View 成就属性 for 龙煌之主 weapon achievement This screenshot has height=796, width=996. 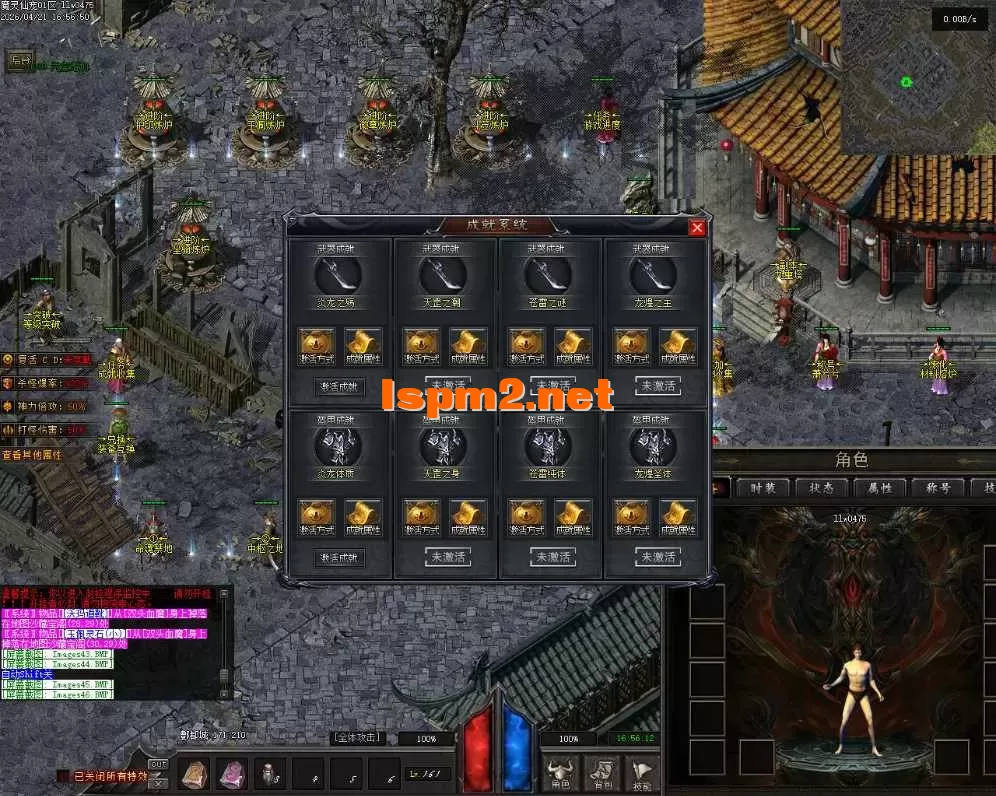678,345
